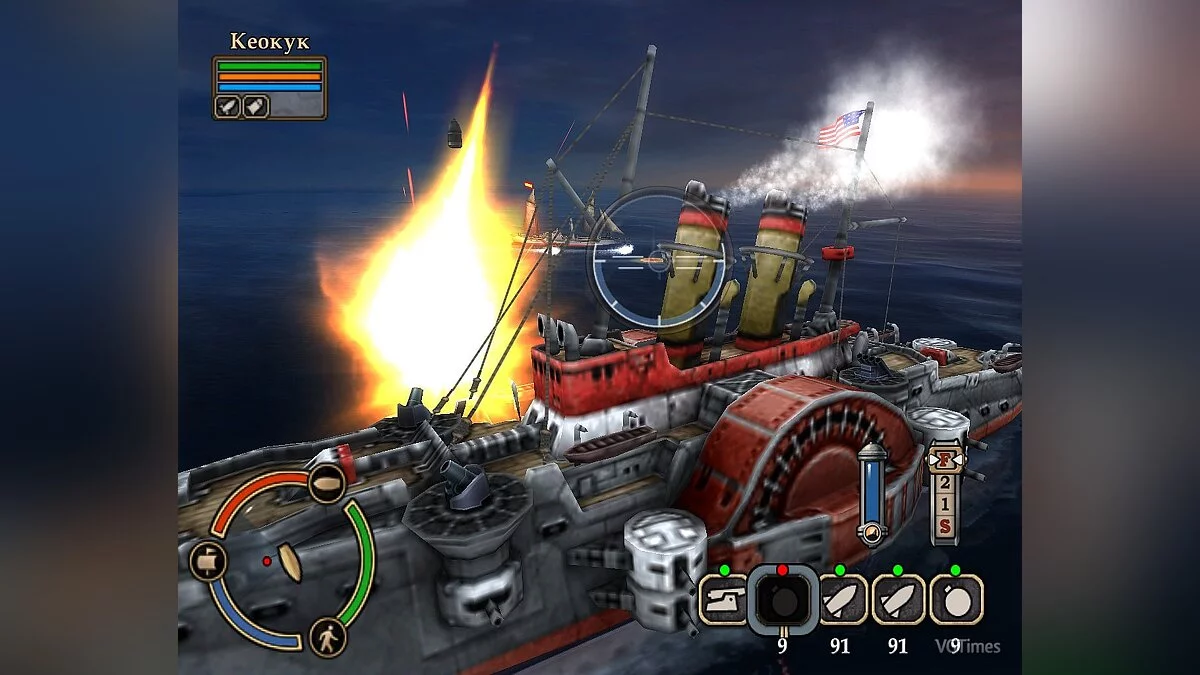This screenshot has width=1200, height=675.
Task: Click the hull icon on the status ring
Action: 326,484
